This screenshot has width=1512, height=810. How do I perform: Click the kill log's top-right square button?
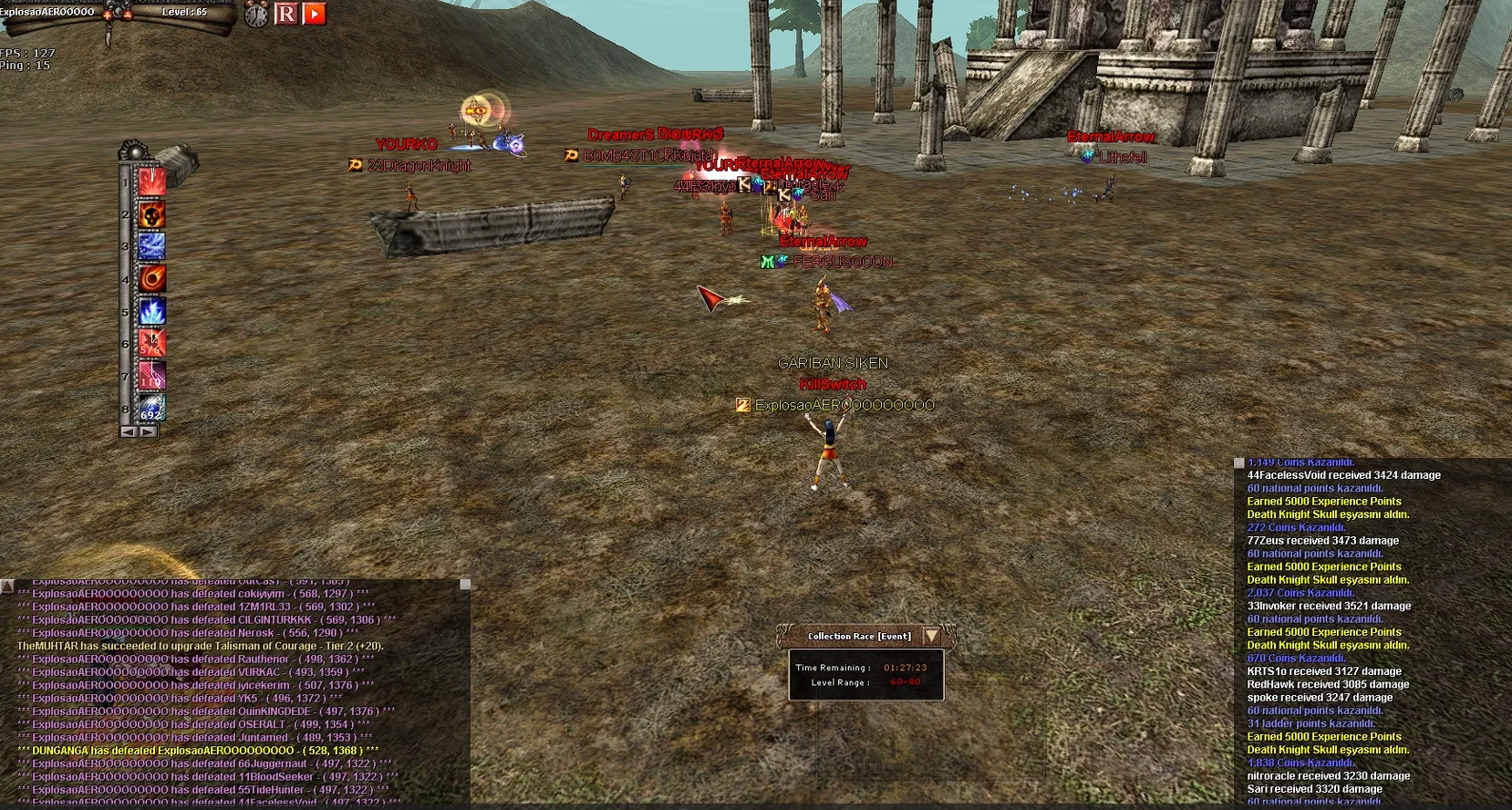[x=465, y=584]
